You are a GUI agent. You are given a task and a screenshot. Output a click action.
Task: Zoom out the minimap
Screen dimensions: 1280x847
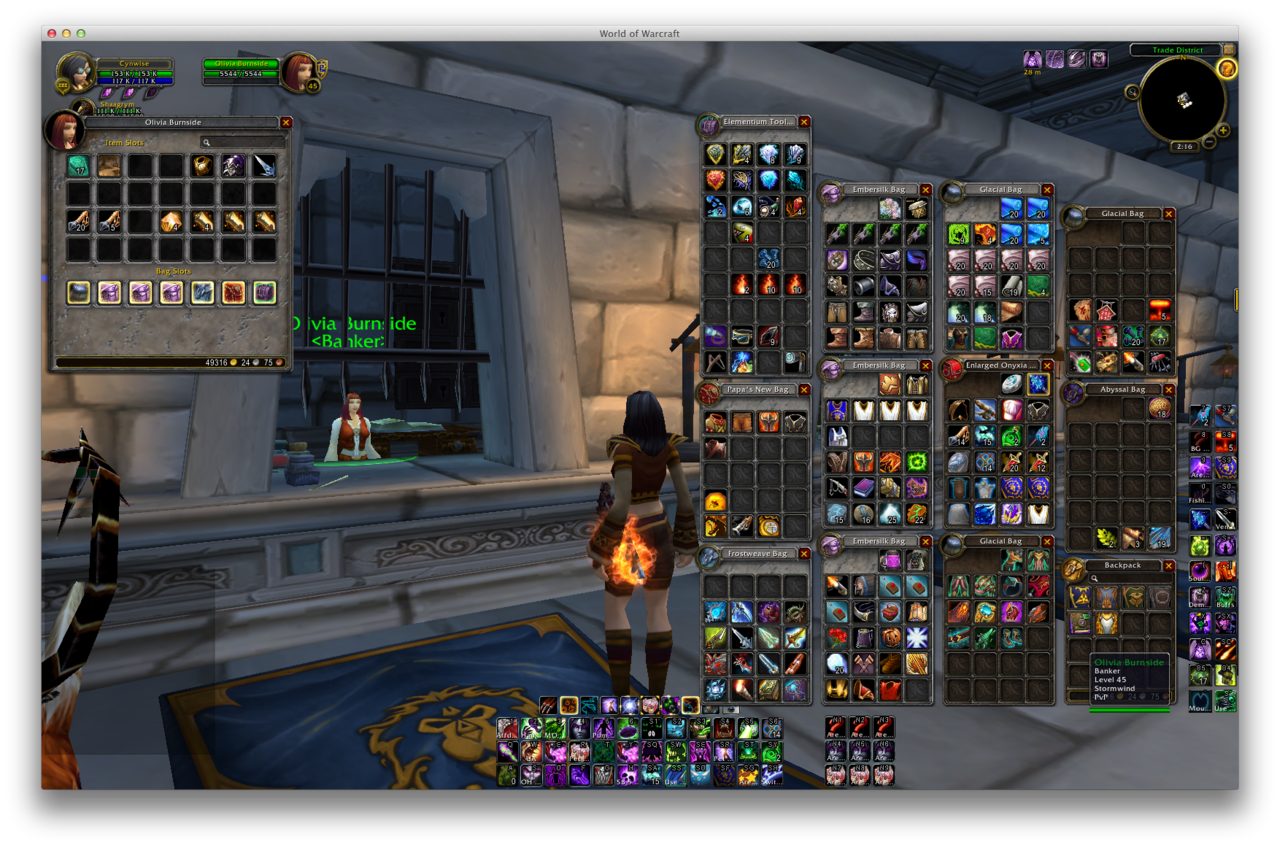[1209, 142]
